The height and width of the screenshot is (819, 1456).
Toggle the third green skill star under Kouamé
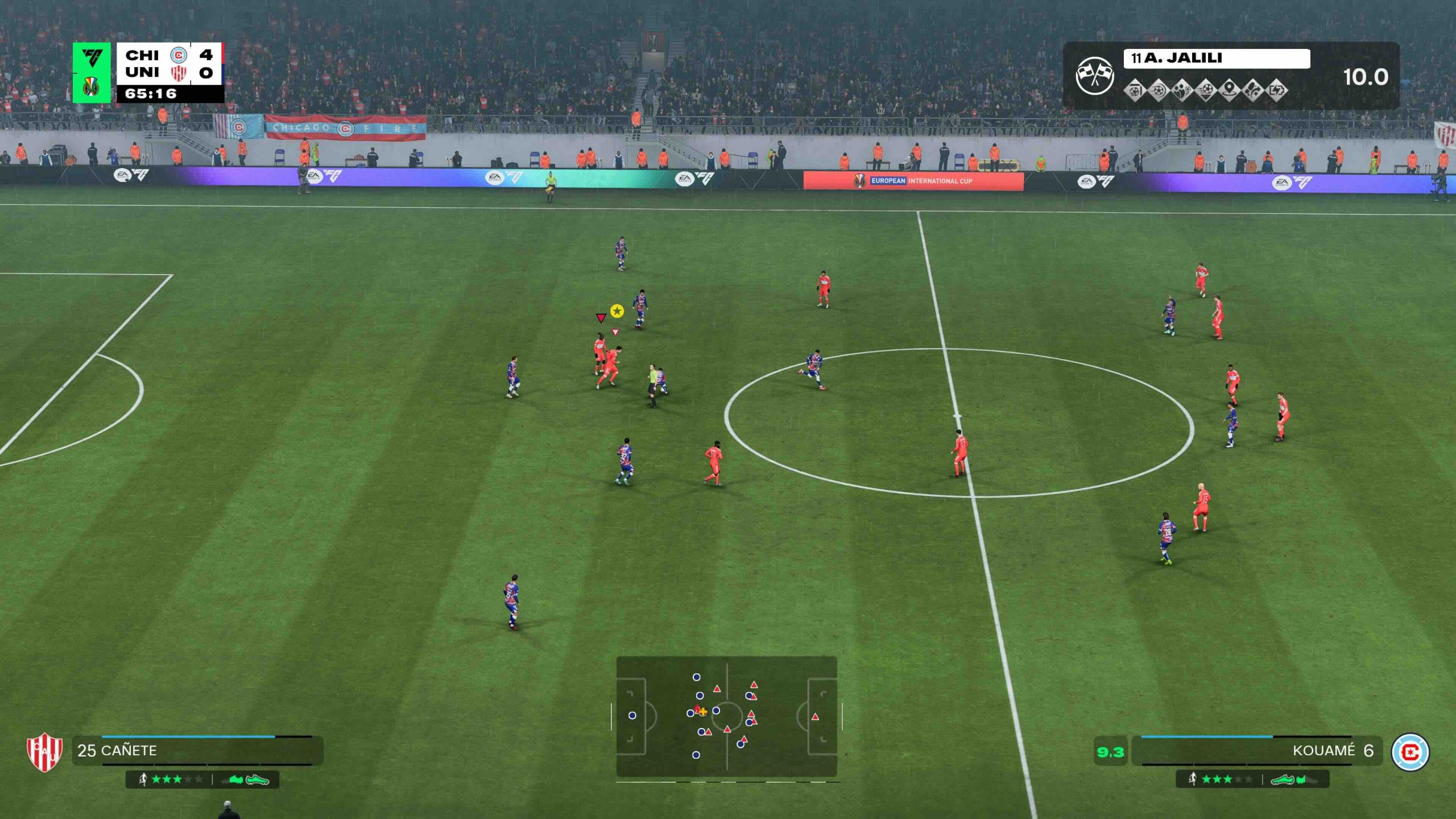coord(1228,779)
